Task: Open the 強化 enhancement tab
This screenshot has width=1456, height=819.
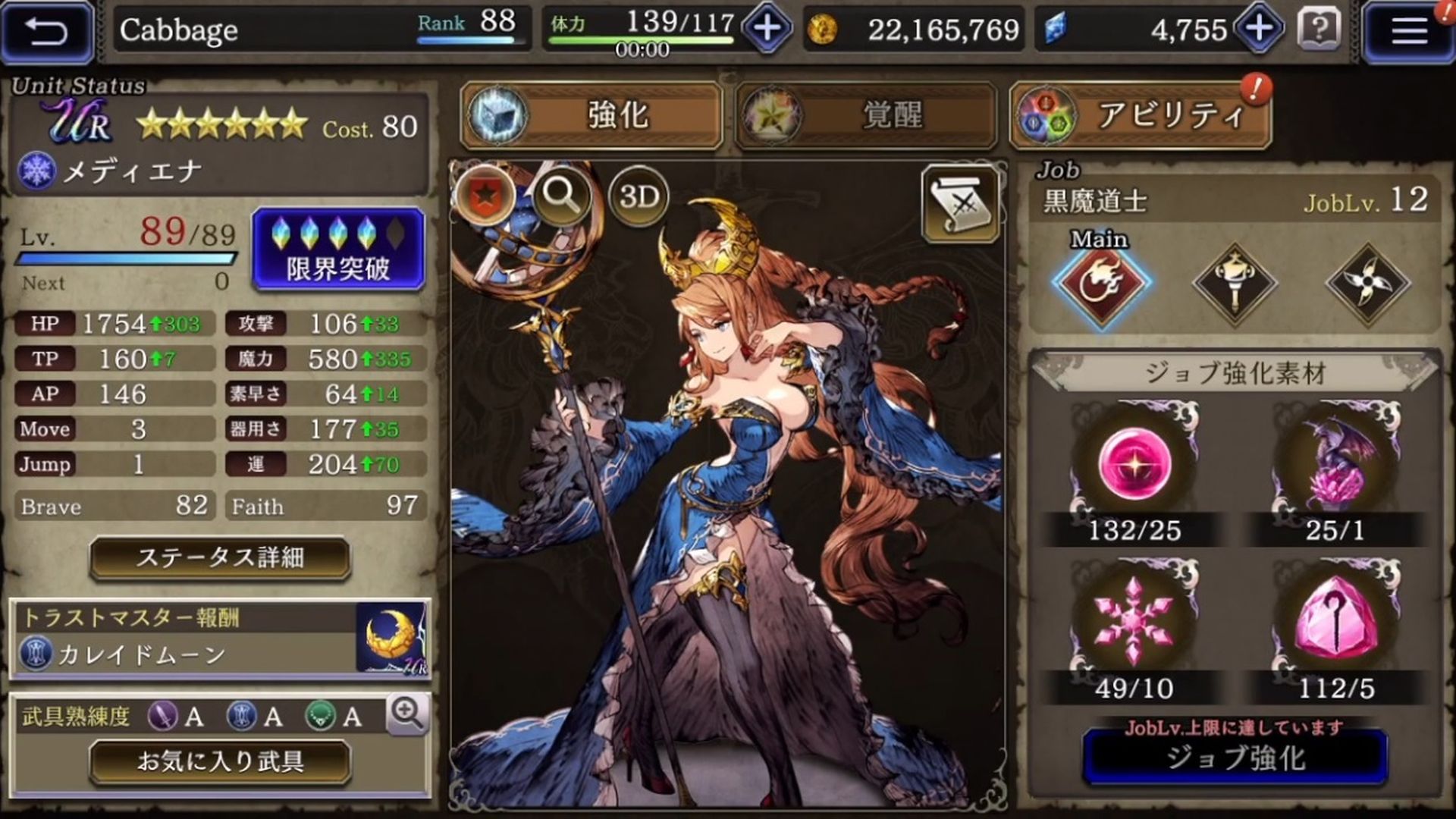Action: tap(591, 115)
